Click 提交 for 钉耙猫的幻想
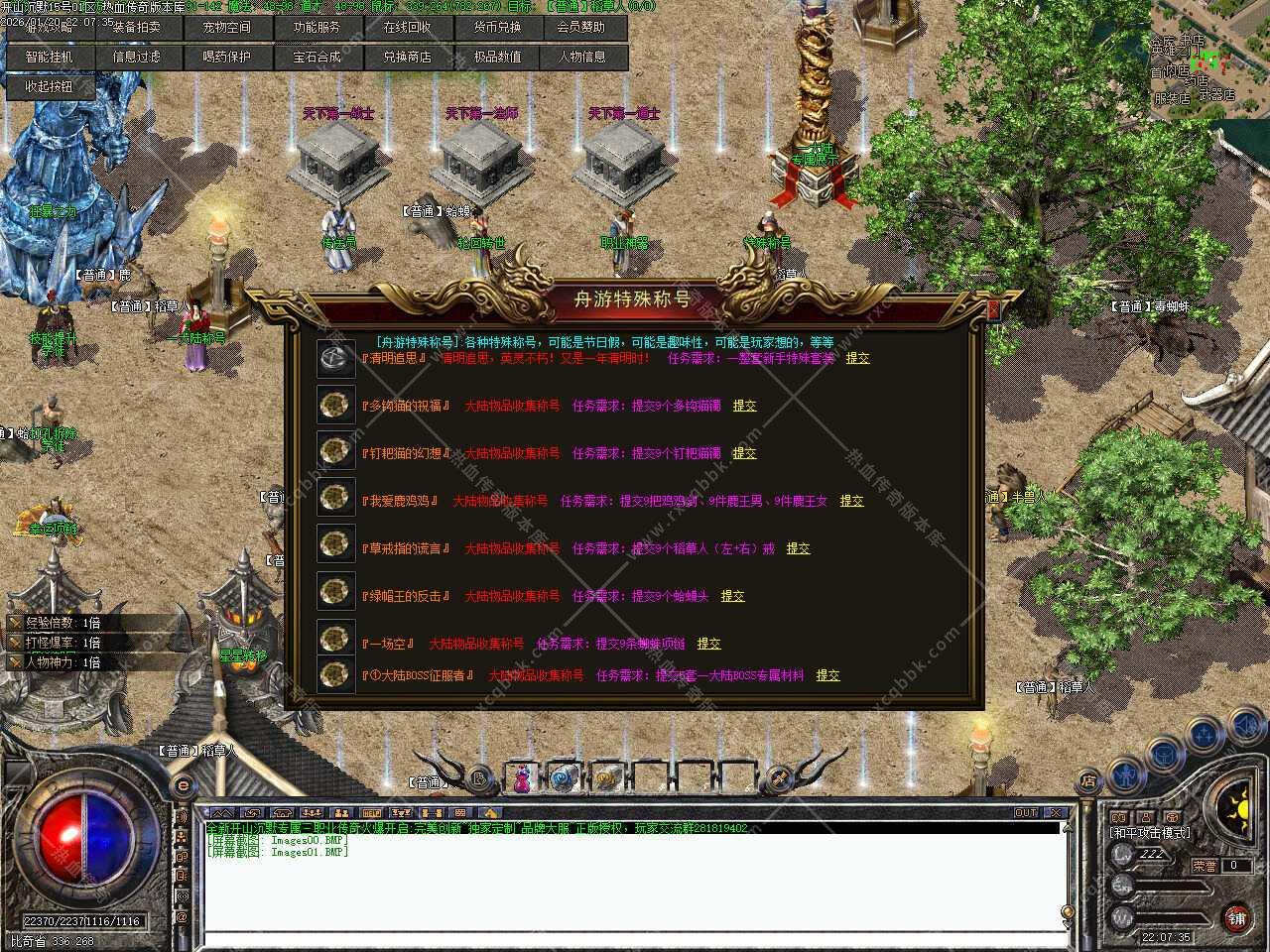Image resolution: width=1270 pixels, height=952 pixels. click(x=744, y=453)
